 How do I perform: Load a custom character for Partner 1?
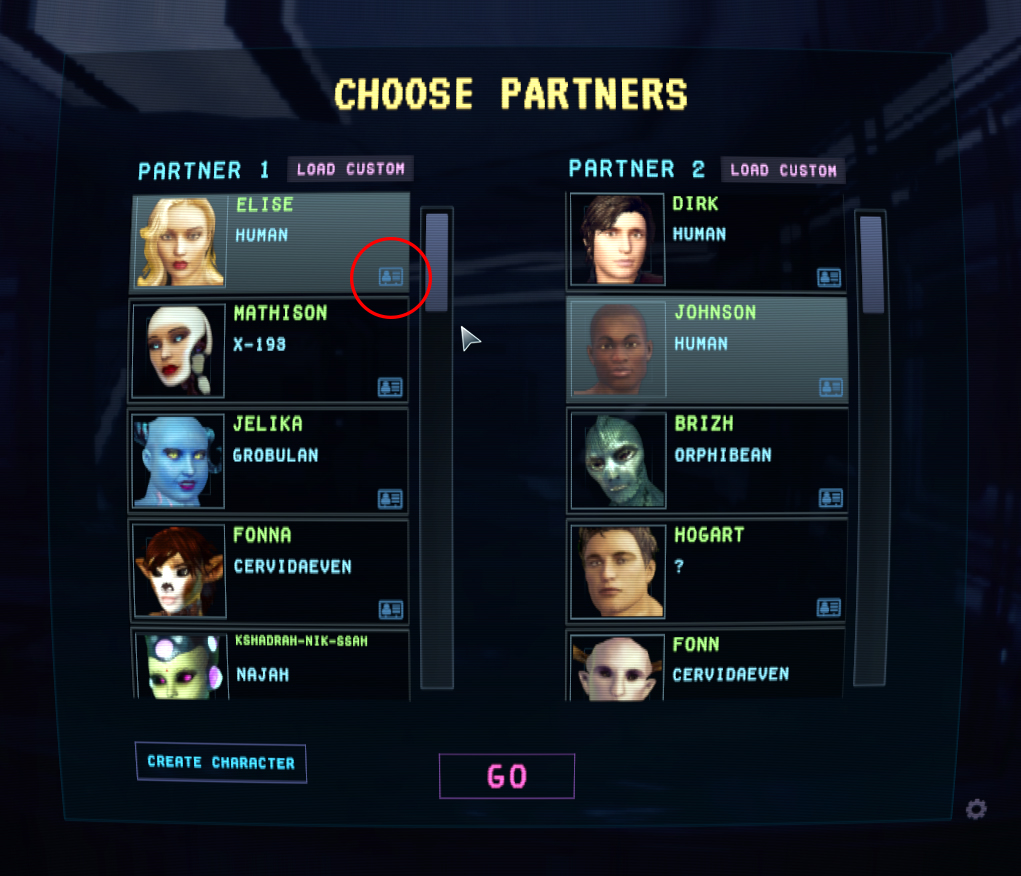[x=350, y=169]
